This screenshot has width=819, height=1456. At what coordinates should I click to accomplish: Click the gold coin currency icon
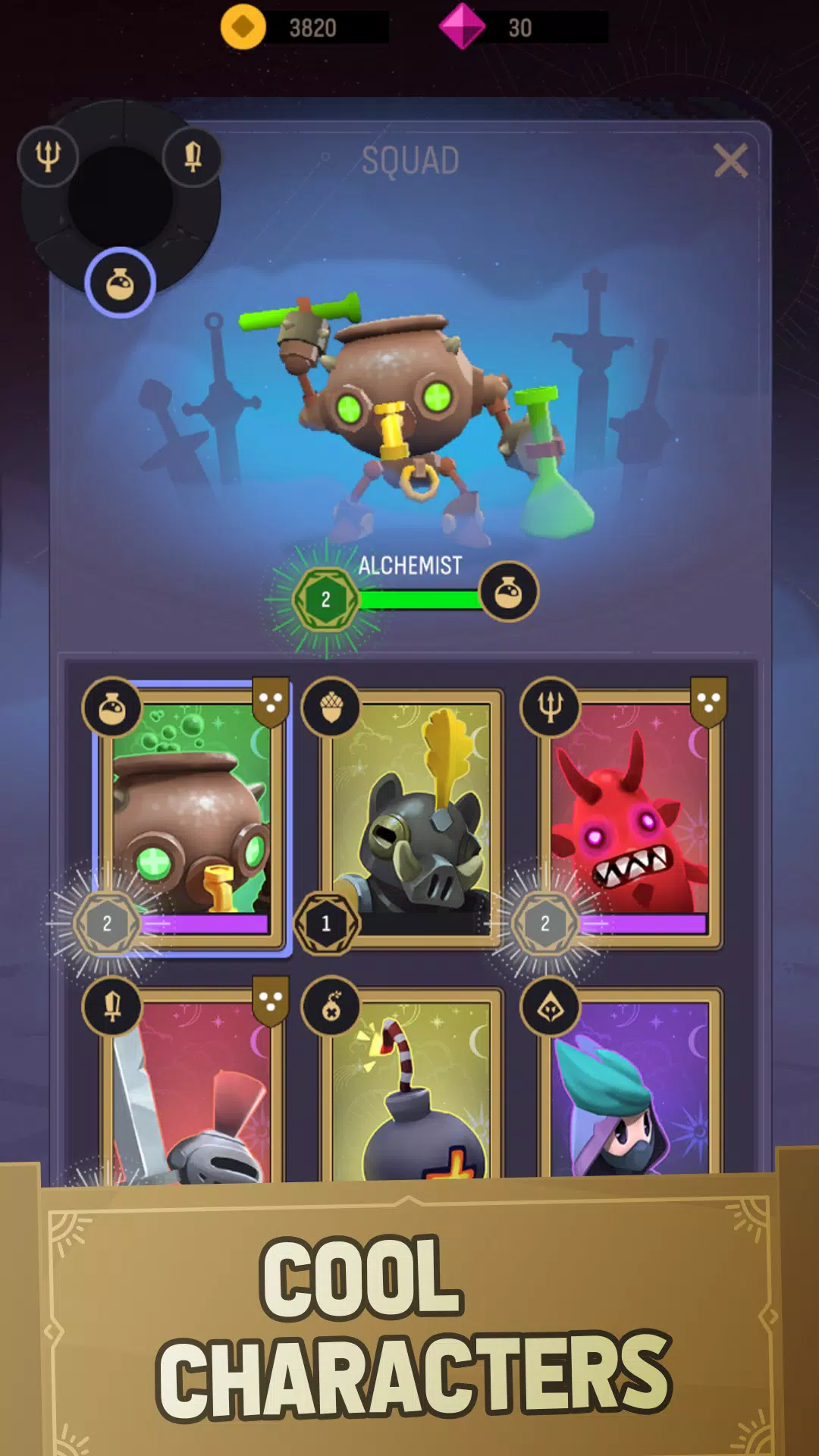[x=243, y=27]
